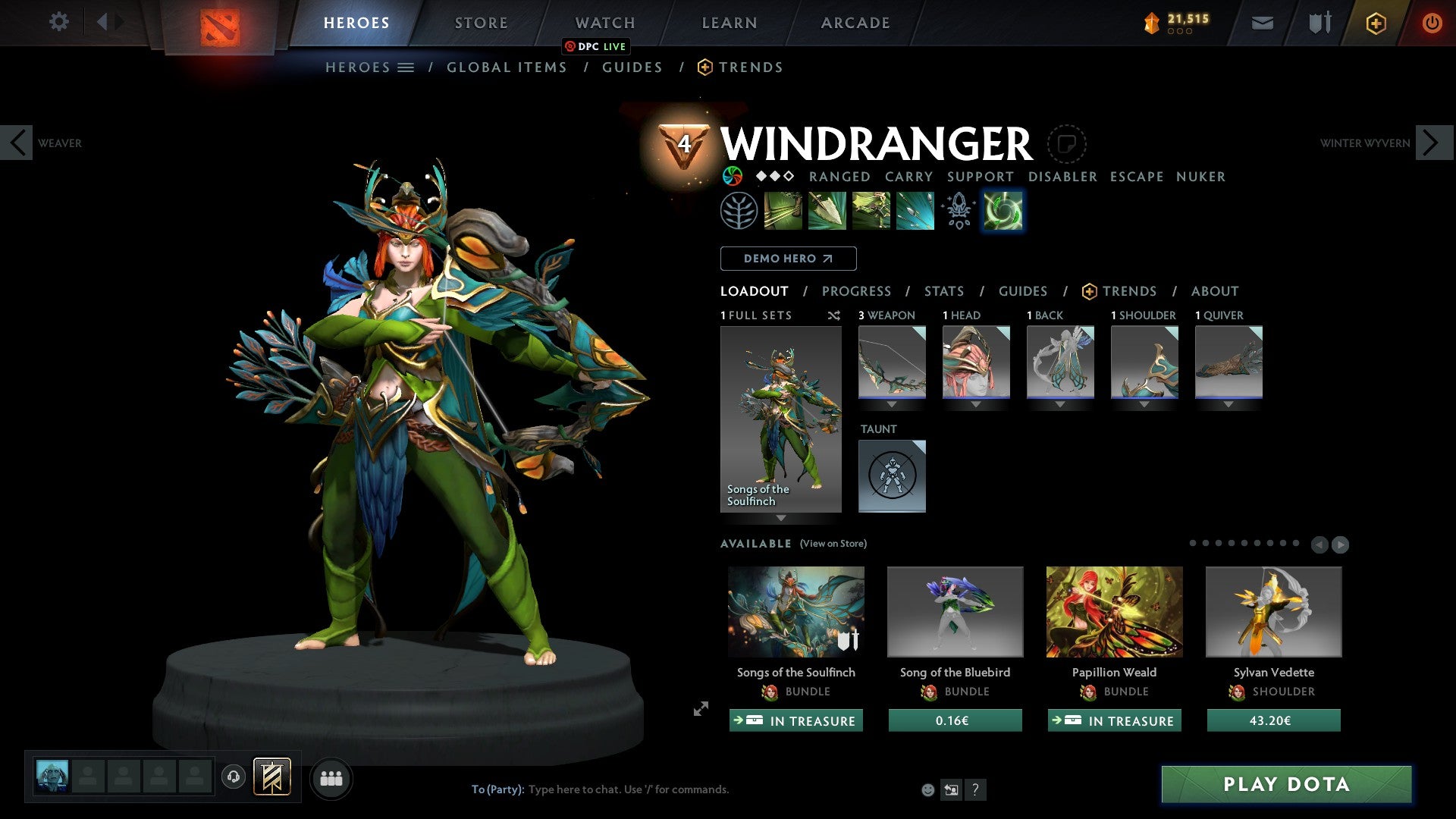
Task: Click the next-page arrow in the Available section
Action: 1341,544
